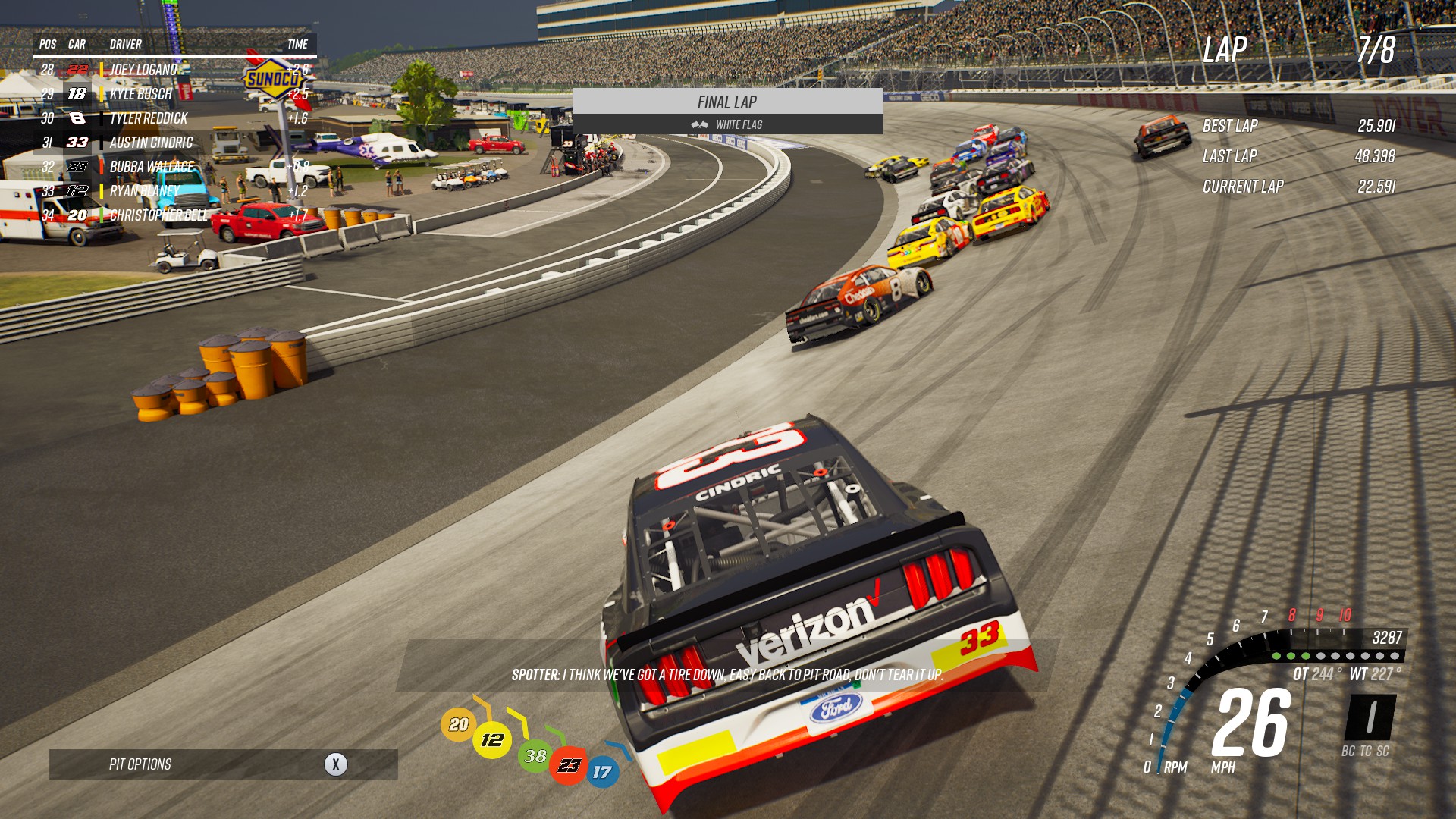Click the green number 38 car badge
Image resolution: width=1456 pixels, height=819 pixels.
[x=535, y=755]
